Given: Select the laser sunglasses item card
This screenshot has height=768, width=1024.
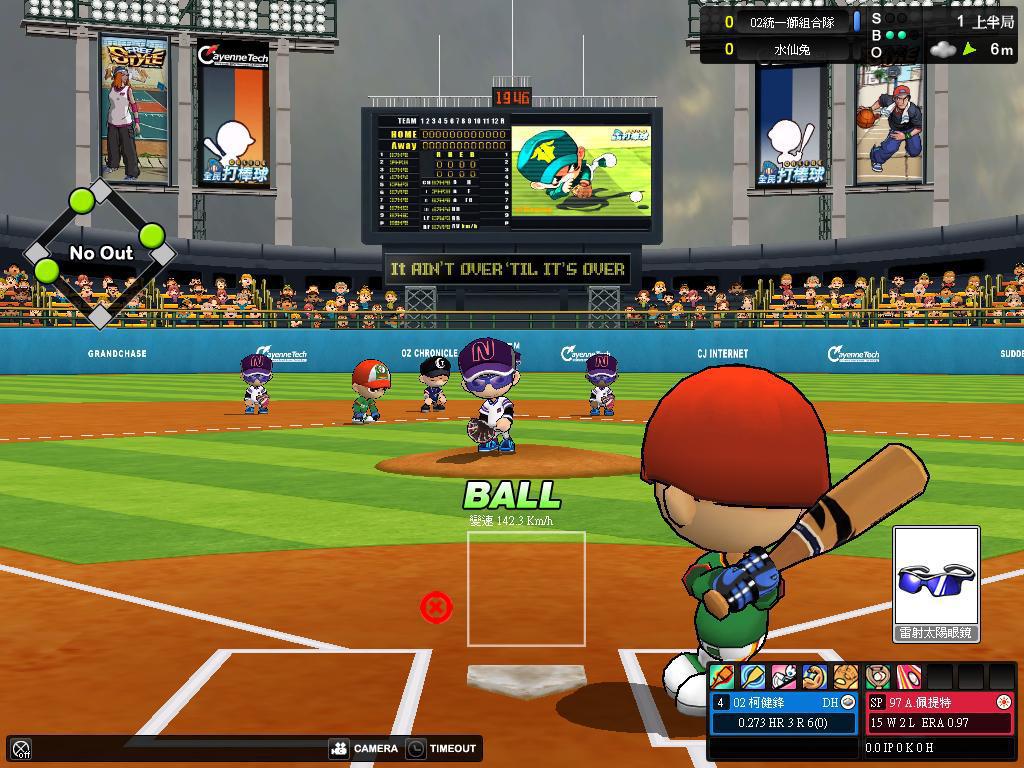Looking at the screenshot, I should (x=935, y=584).
